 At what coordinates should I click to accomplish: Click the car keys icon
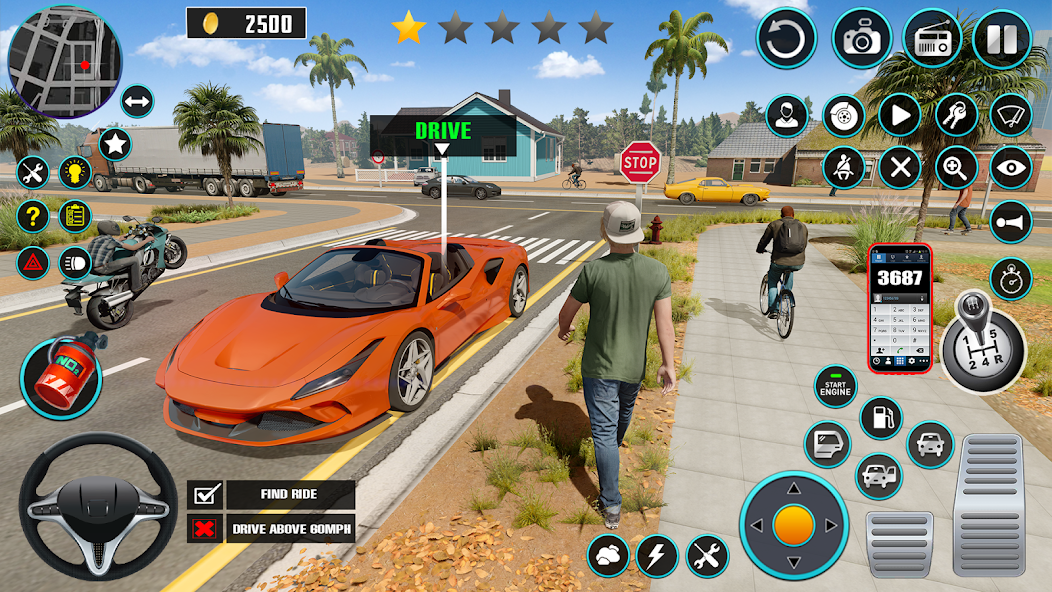956,116
